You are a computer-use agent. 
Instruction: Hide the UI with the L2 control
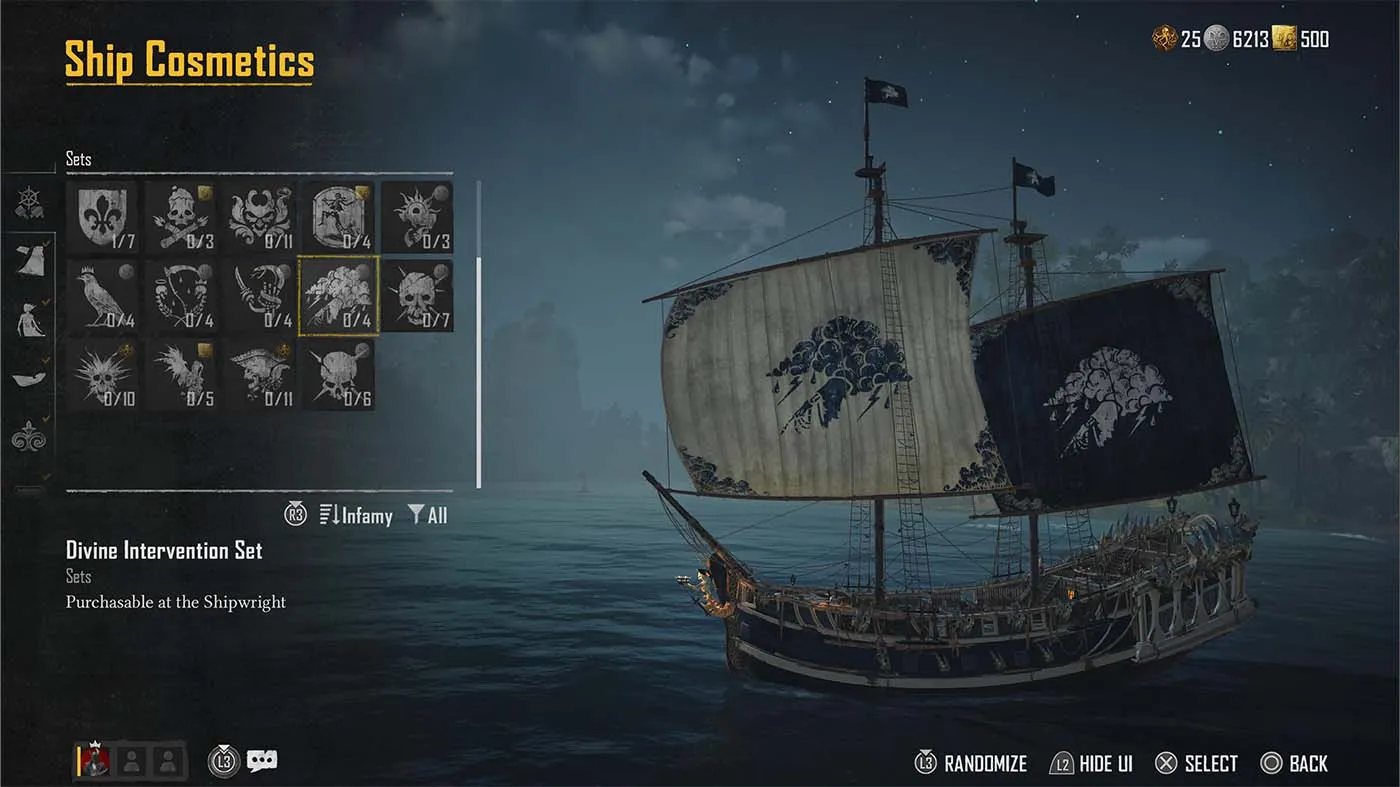[1089, 763]
